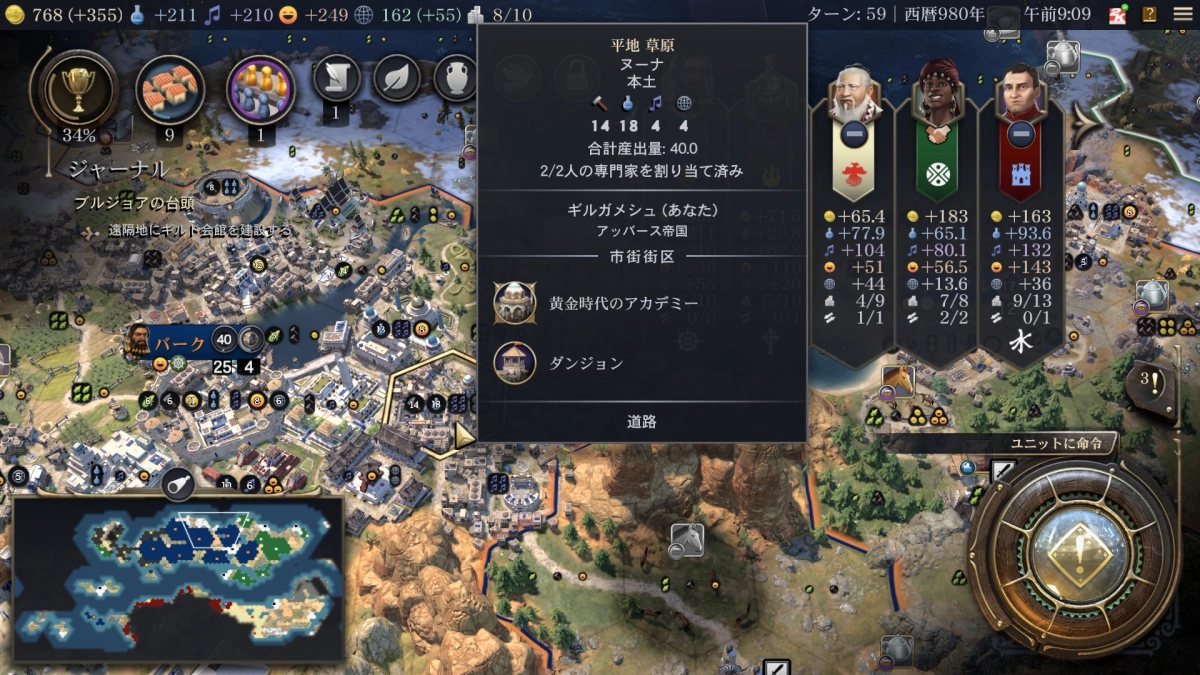Open the minimap lens telescope button

(177, 484)
